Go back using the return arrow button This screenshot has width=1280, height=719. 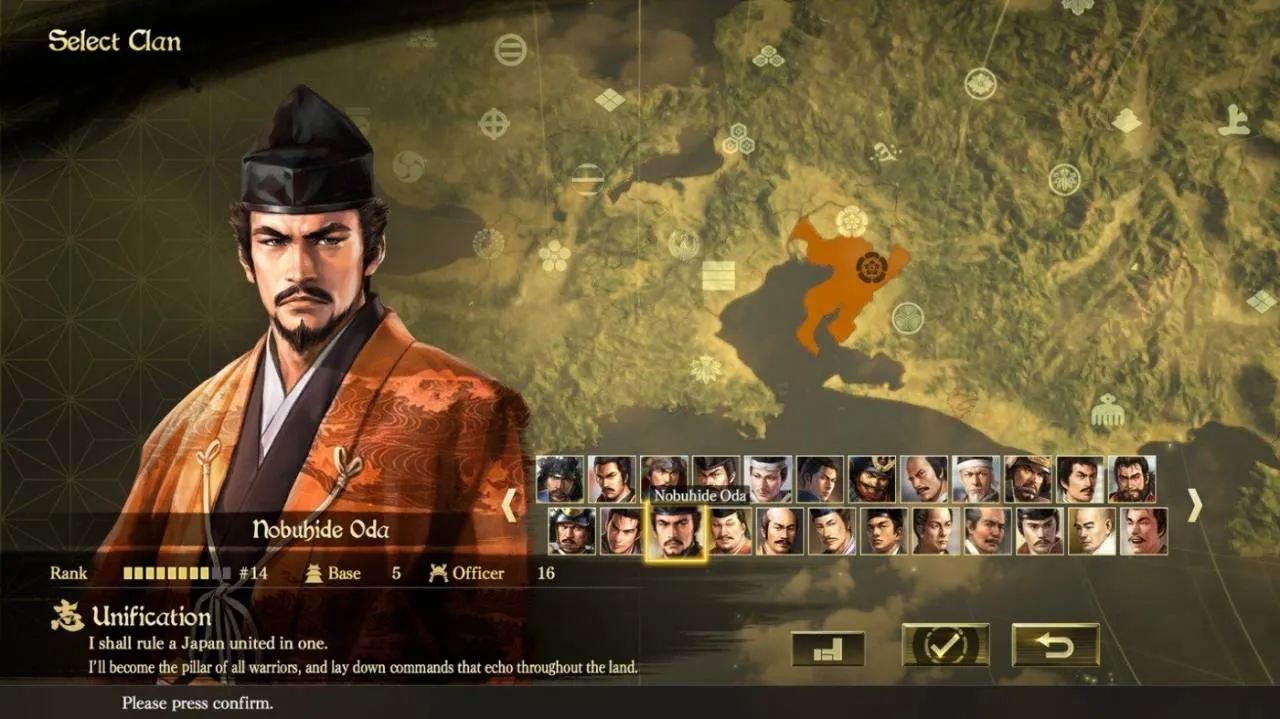coord(1055,645)
